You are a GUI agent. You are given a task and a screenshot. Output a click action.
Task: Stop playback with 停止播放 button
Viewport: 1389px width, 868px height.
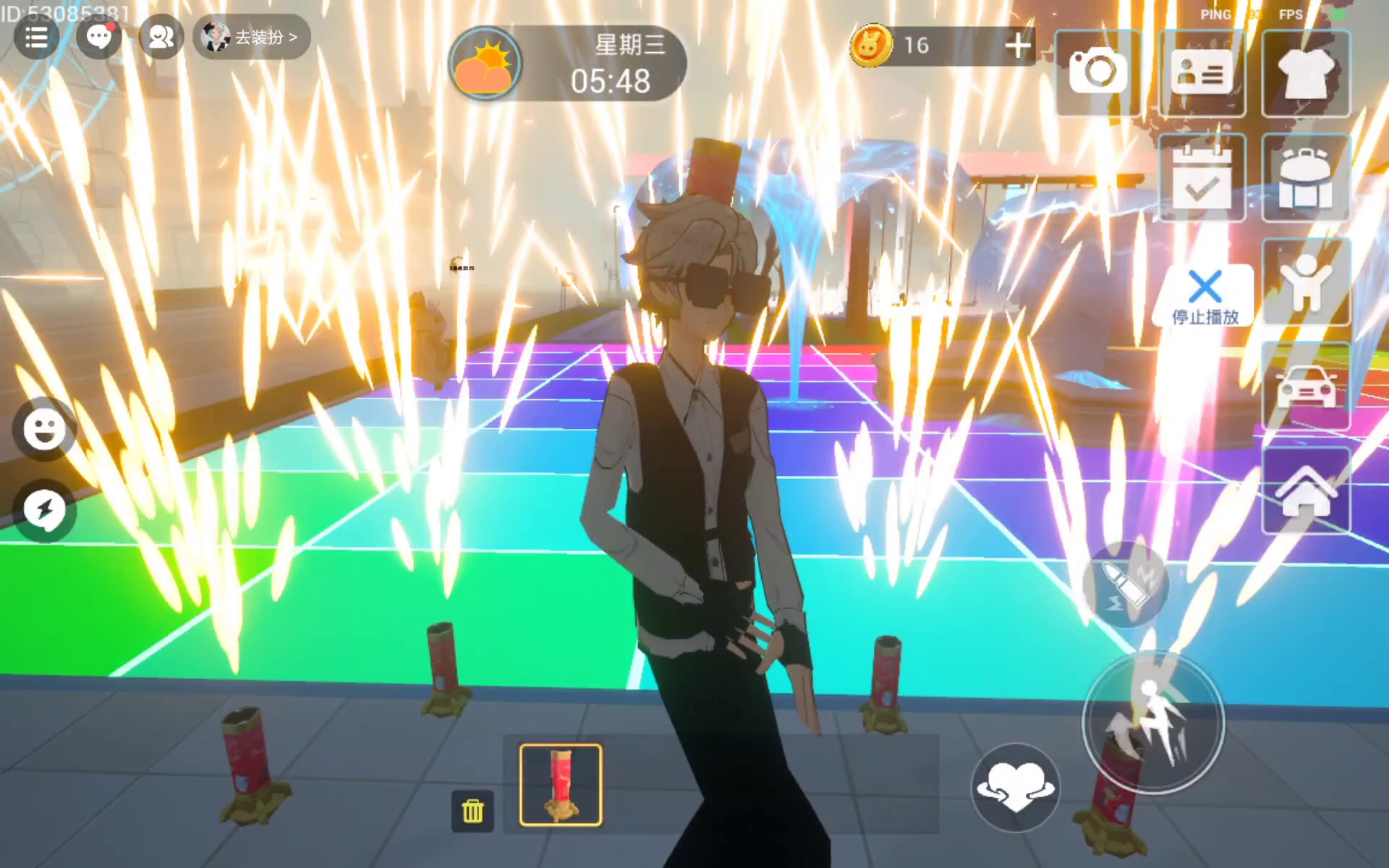tap(1205, 297)
